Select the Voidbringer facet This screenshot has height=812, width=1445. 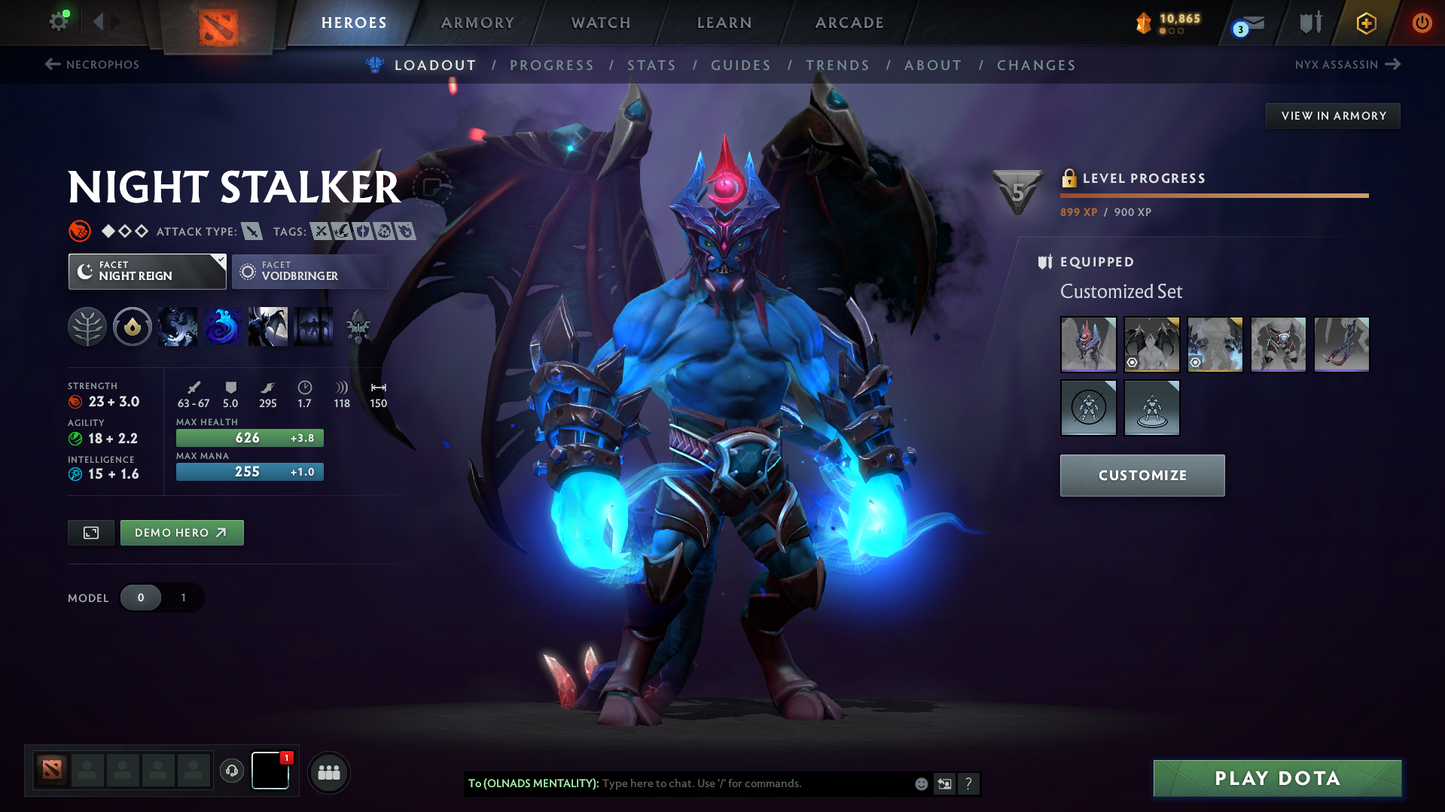point(308,271)
